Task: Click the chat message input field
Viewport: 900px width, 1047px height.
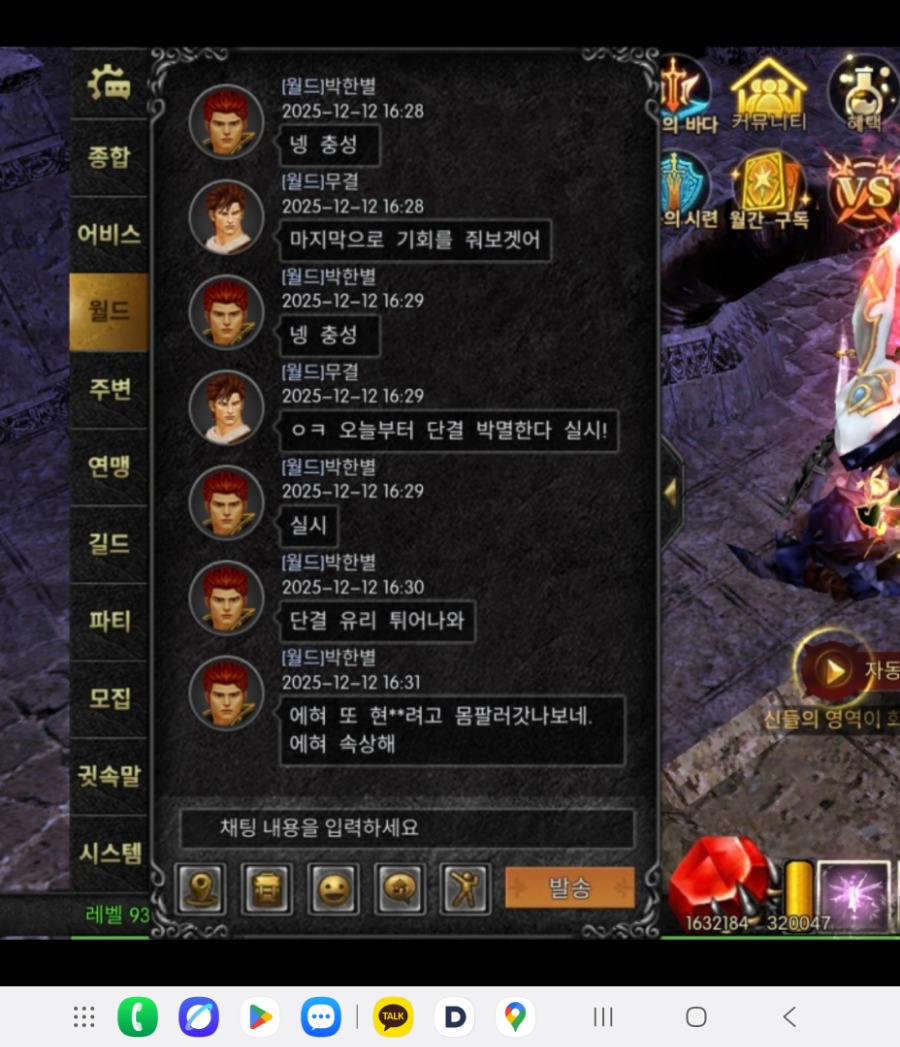Action: tap(406, 828)
